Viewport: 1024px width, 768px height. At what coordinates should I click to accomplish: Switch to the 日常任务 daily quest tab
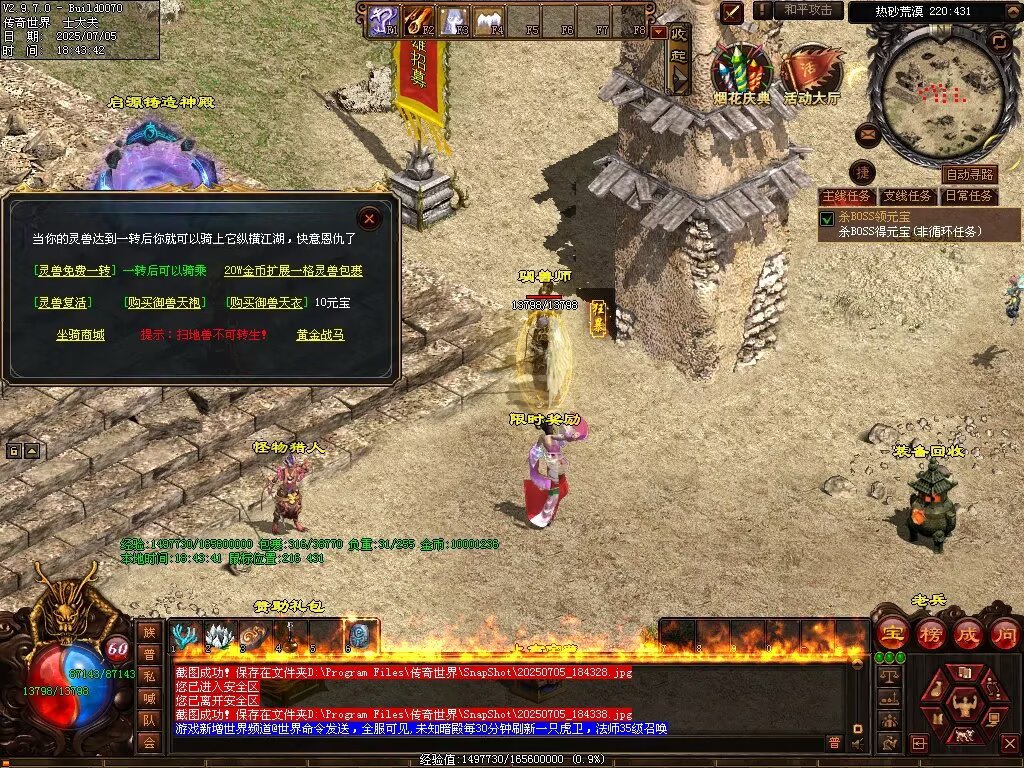tap(970, 196)
